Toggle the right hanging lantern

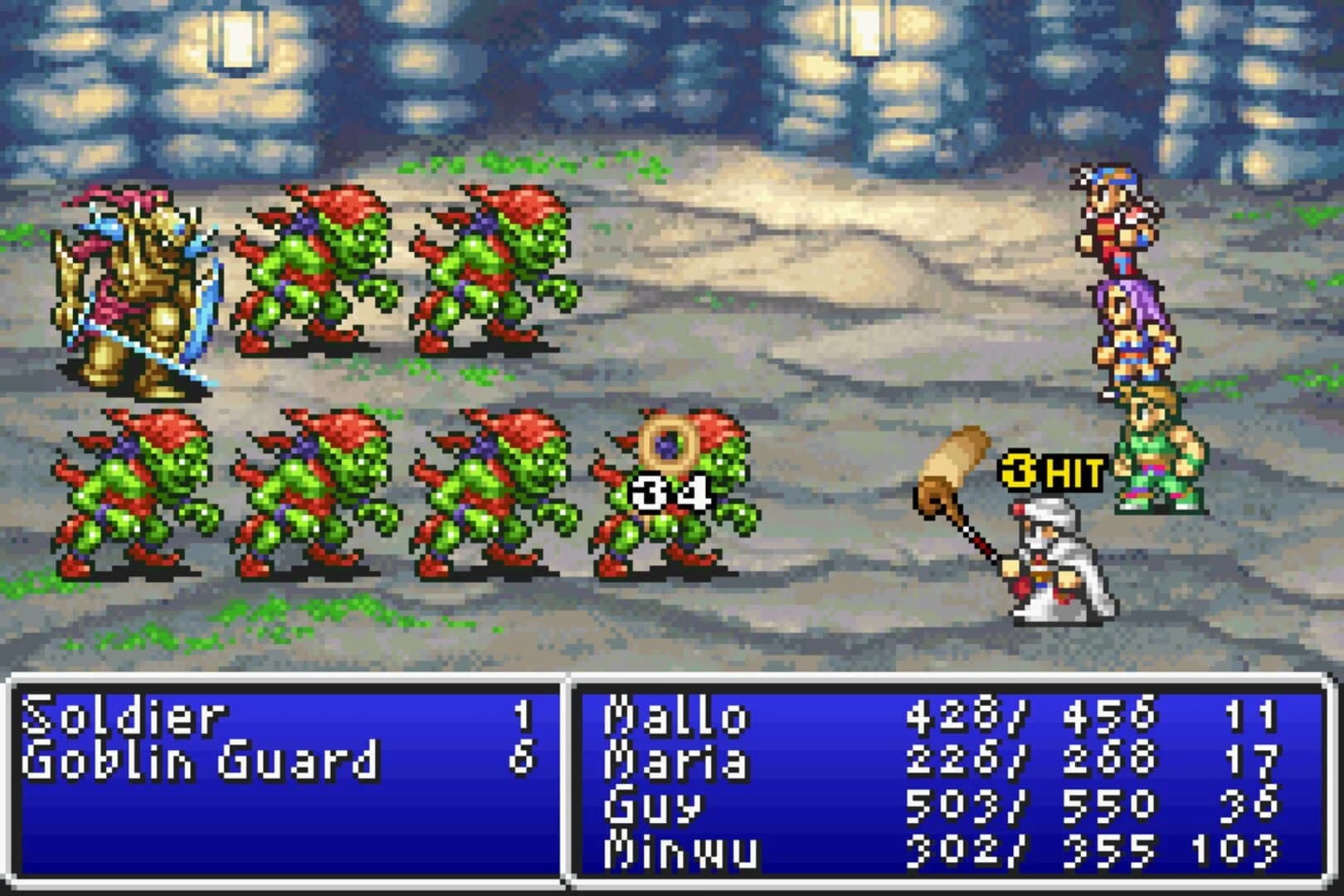click(x=863, y=33)
